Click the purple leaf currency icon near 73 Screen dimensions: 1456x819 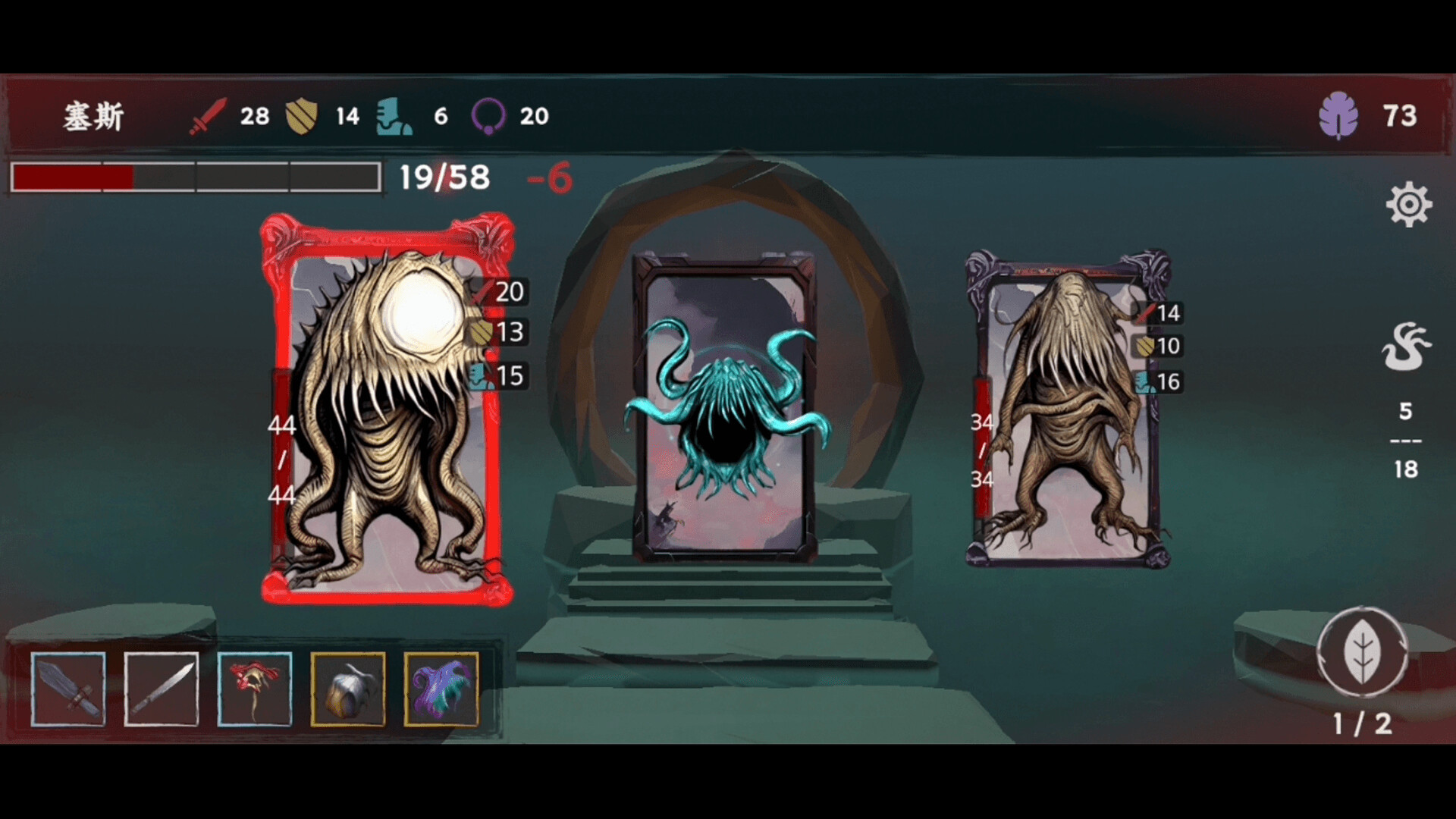point(1339,115)
